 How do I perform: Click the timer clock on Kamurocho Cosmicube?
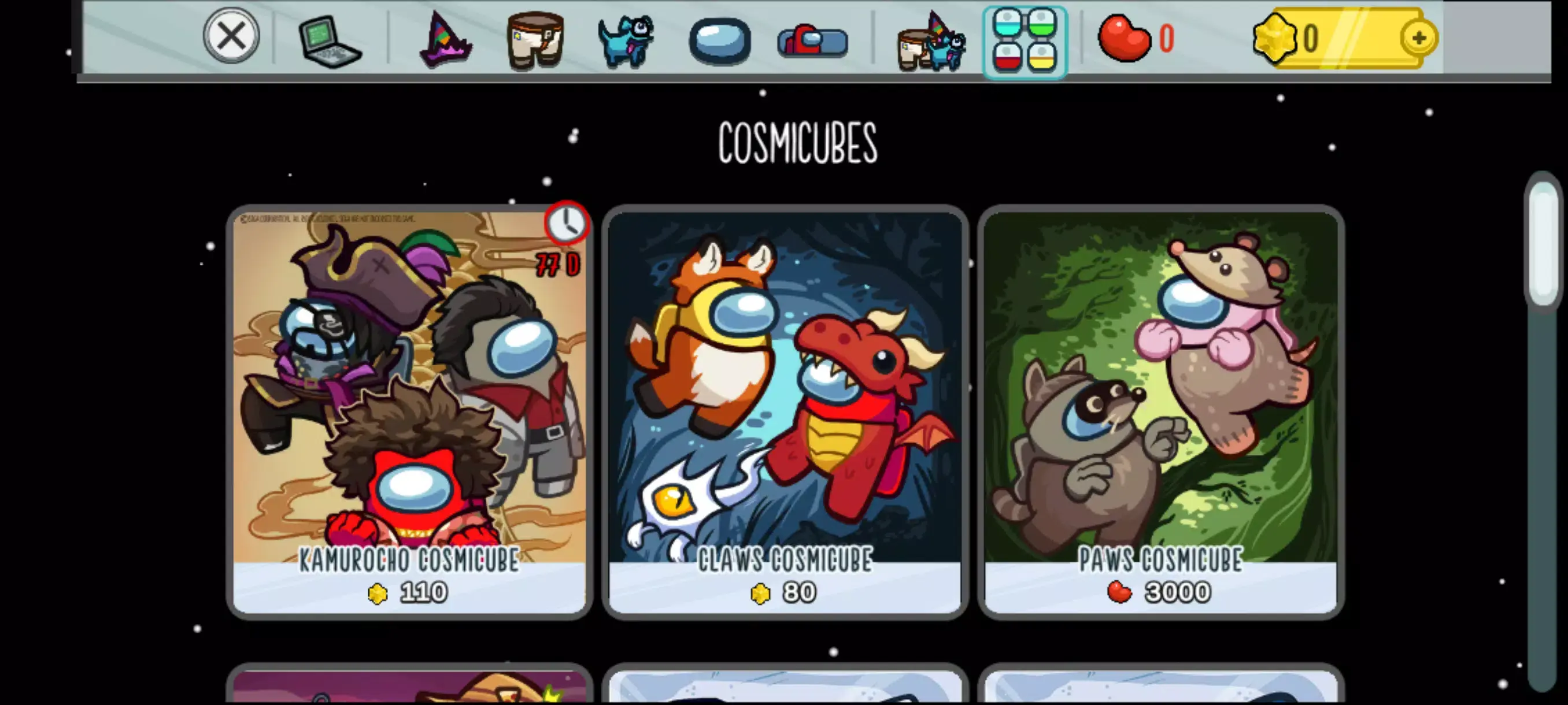[568, 224]
